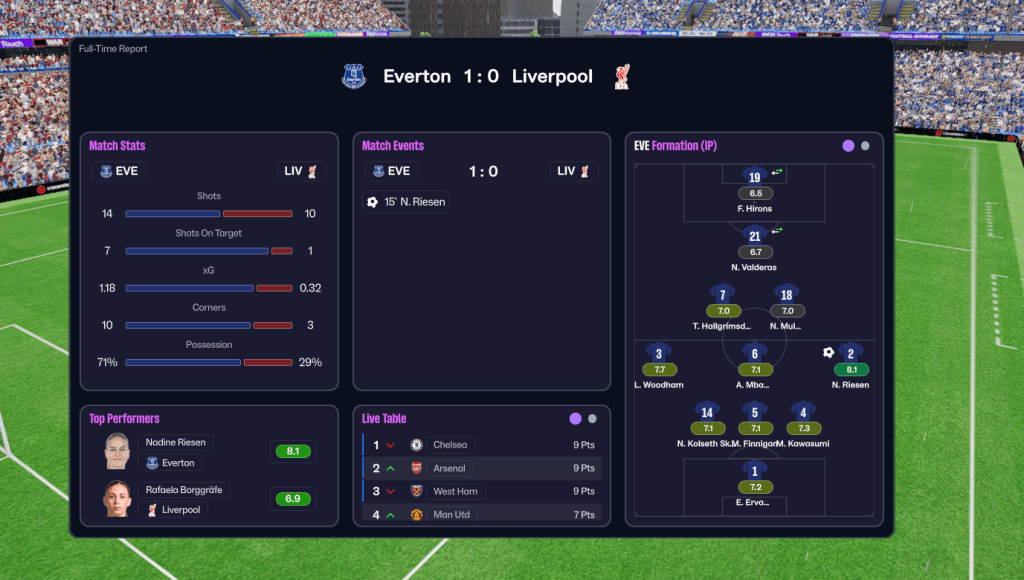Screen dimensions: 1024x580
Task: Select T. Hallgrimsdottir's number 7 shirt
Action: click(x=723, y=295)
